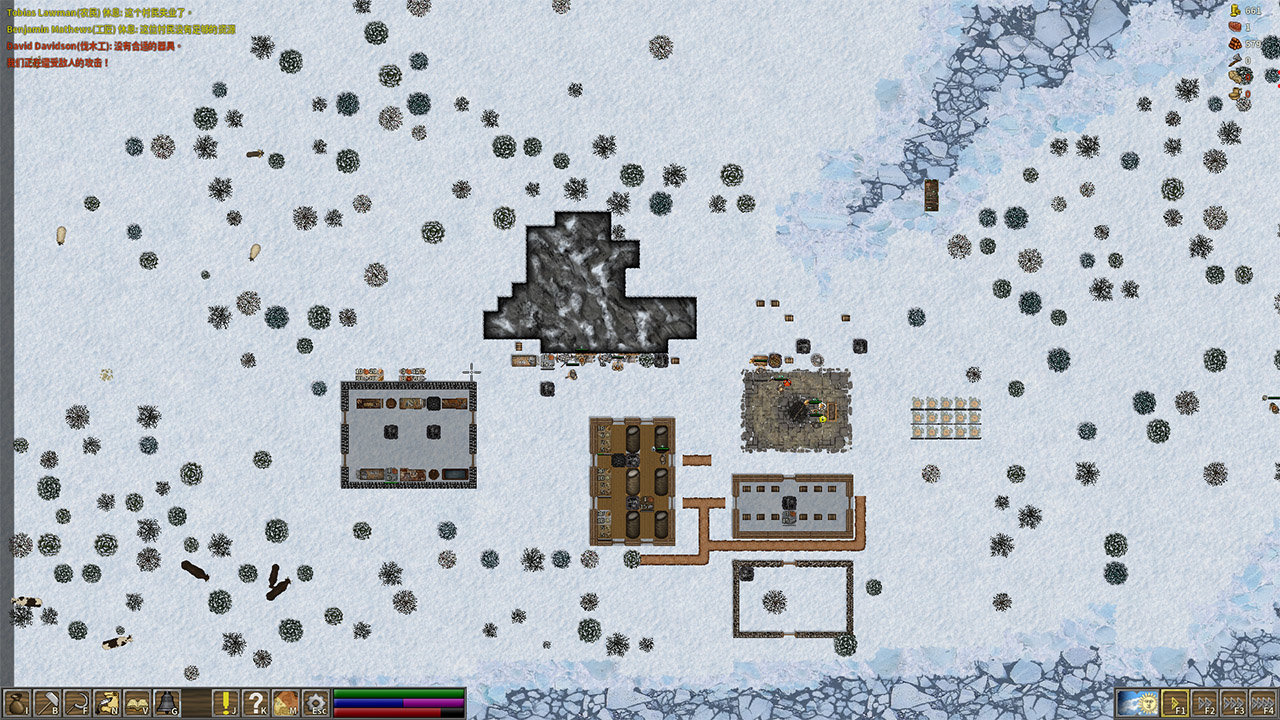Image resolution: width=1280 pixels, height=720 pixels.
Task: Set game speed to double (F2)
Action: 1204,703
